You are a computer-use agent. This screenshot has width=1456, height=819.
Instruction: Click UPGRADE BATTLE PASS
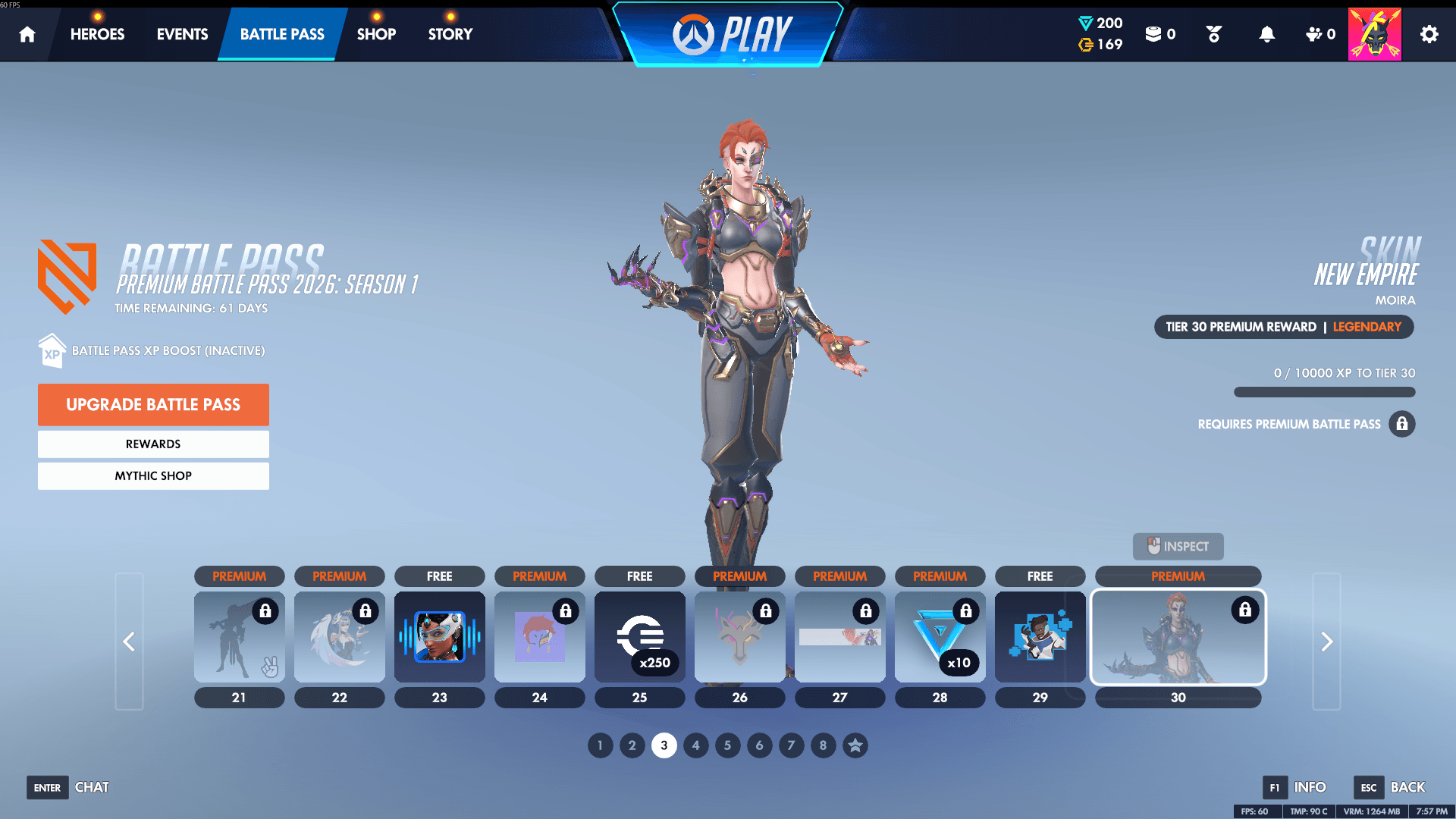tap(153, 404)
